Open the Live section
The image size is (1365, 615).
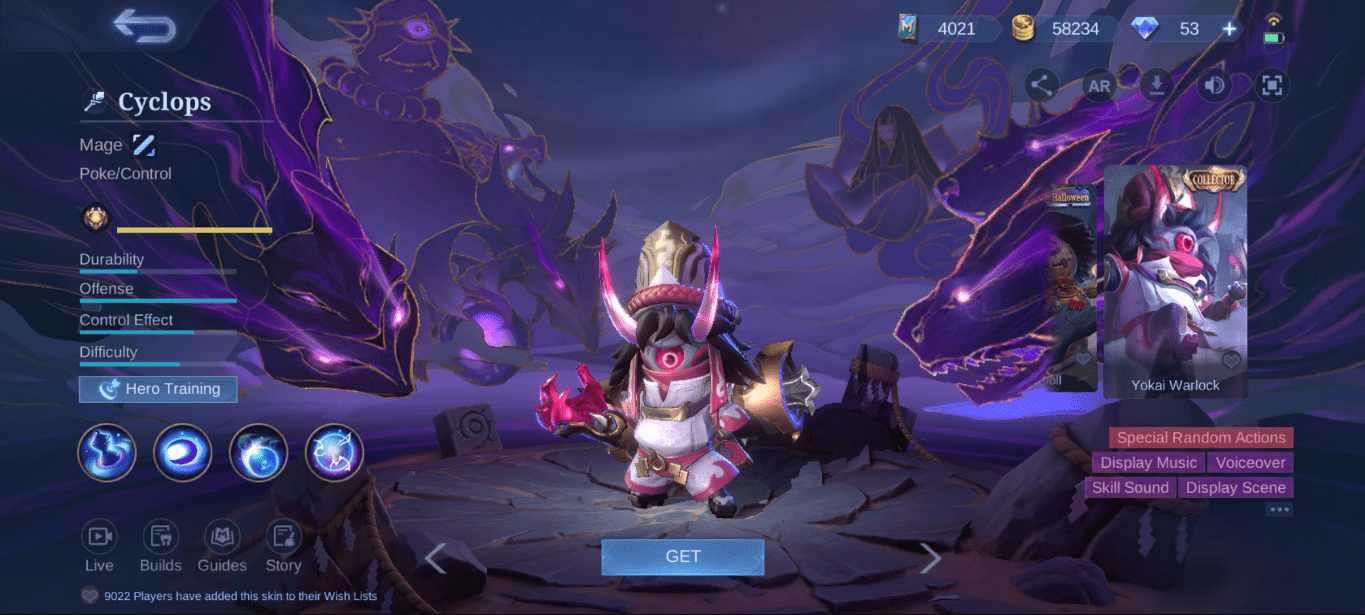[99, 546]
